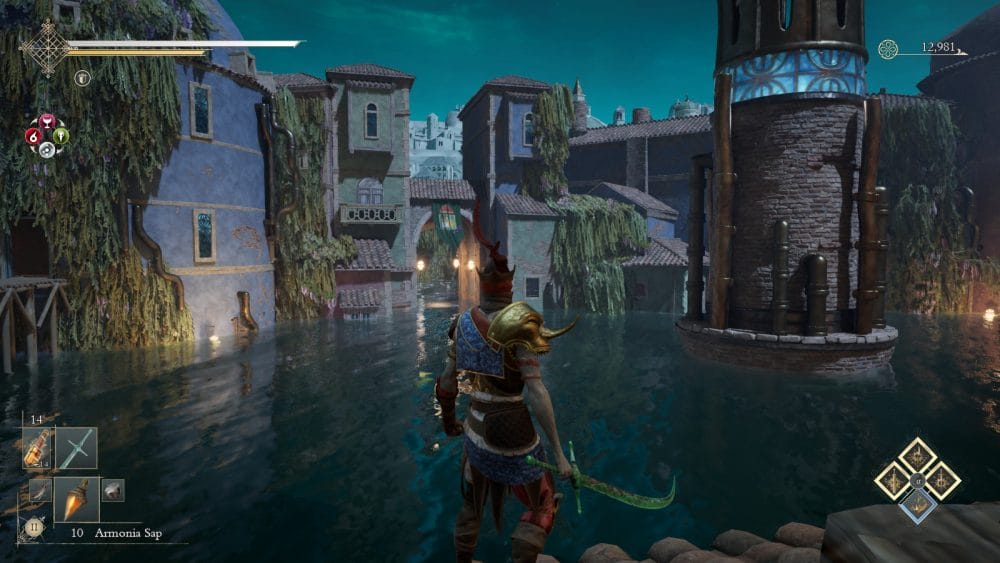Image resolution: width=1000 pixels, height=563 pixels.
Task: Choose the Armonia Sap item slot
Action: 77,498
